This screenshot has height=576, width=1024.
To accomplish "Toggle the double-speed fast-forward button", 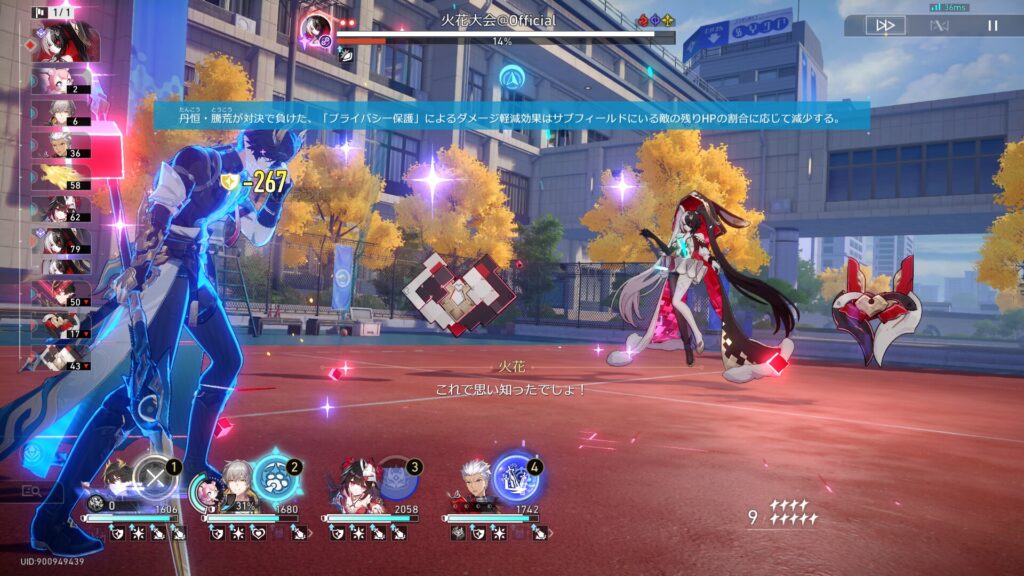I will 885,26.
